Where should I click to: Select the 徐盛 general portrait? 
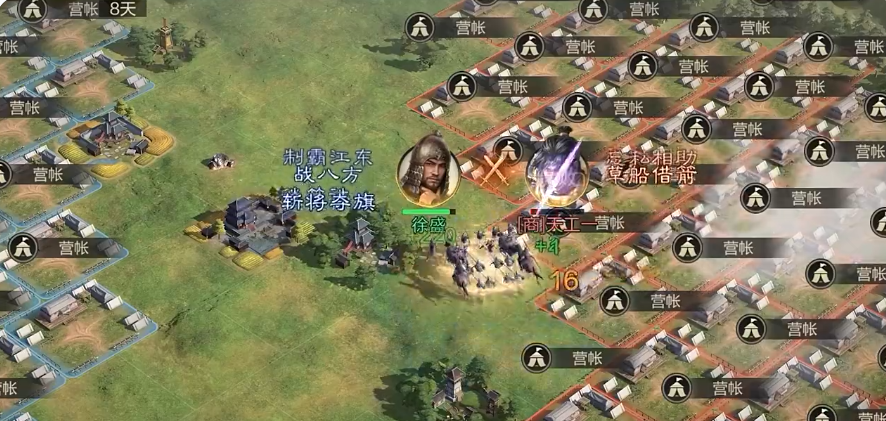coord(429,173)
